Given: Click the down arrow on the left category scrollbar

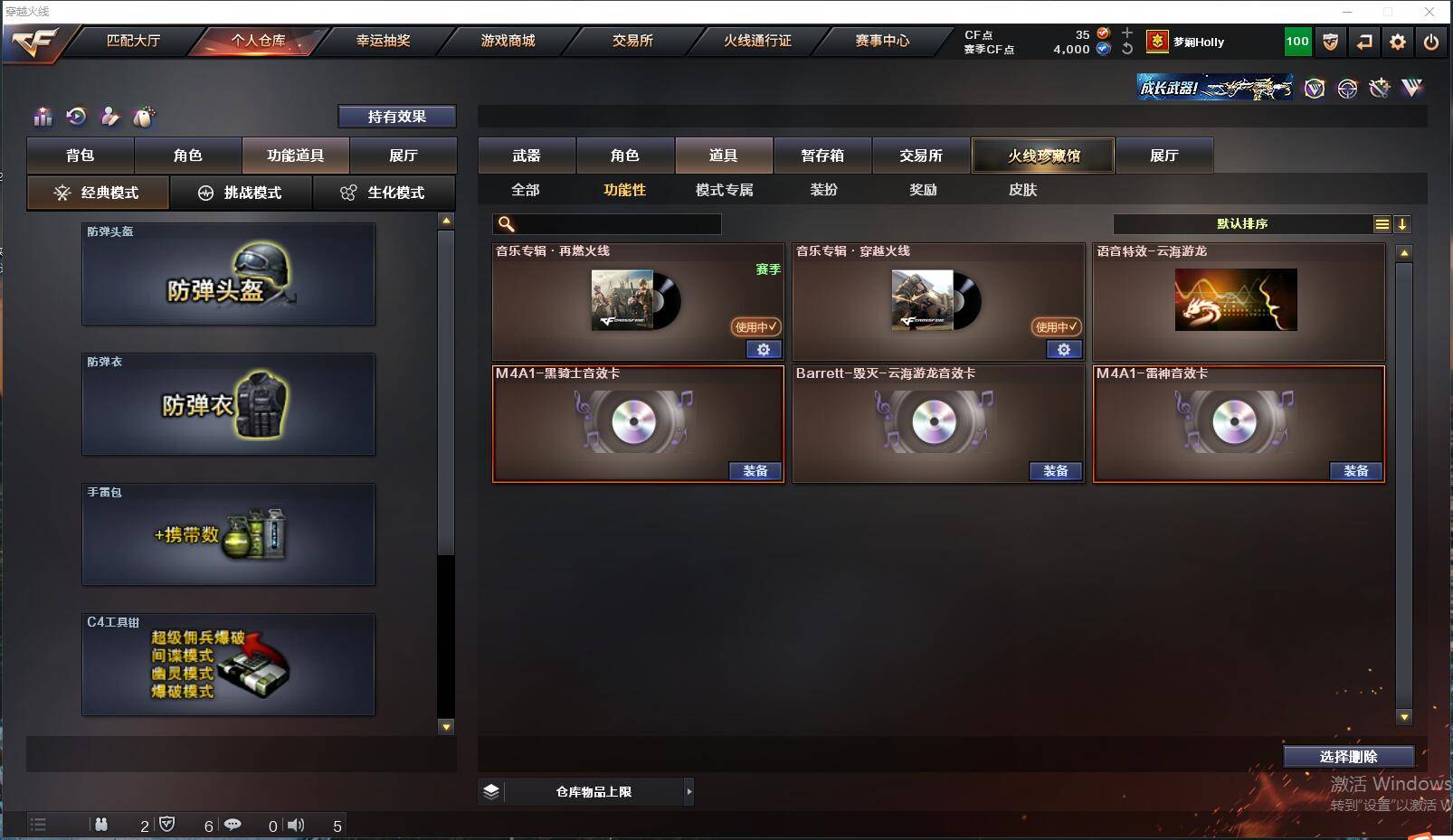Looking at the screenshot, I should tap(446, 727).
